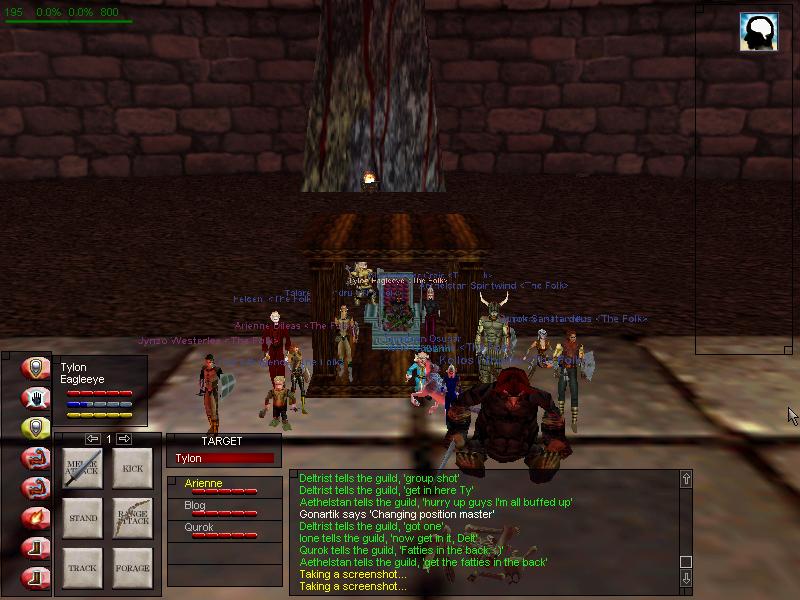Activate the Range Attack hotbutton
Screen dimensions: 800x600
tap(132, 518)
